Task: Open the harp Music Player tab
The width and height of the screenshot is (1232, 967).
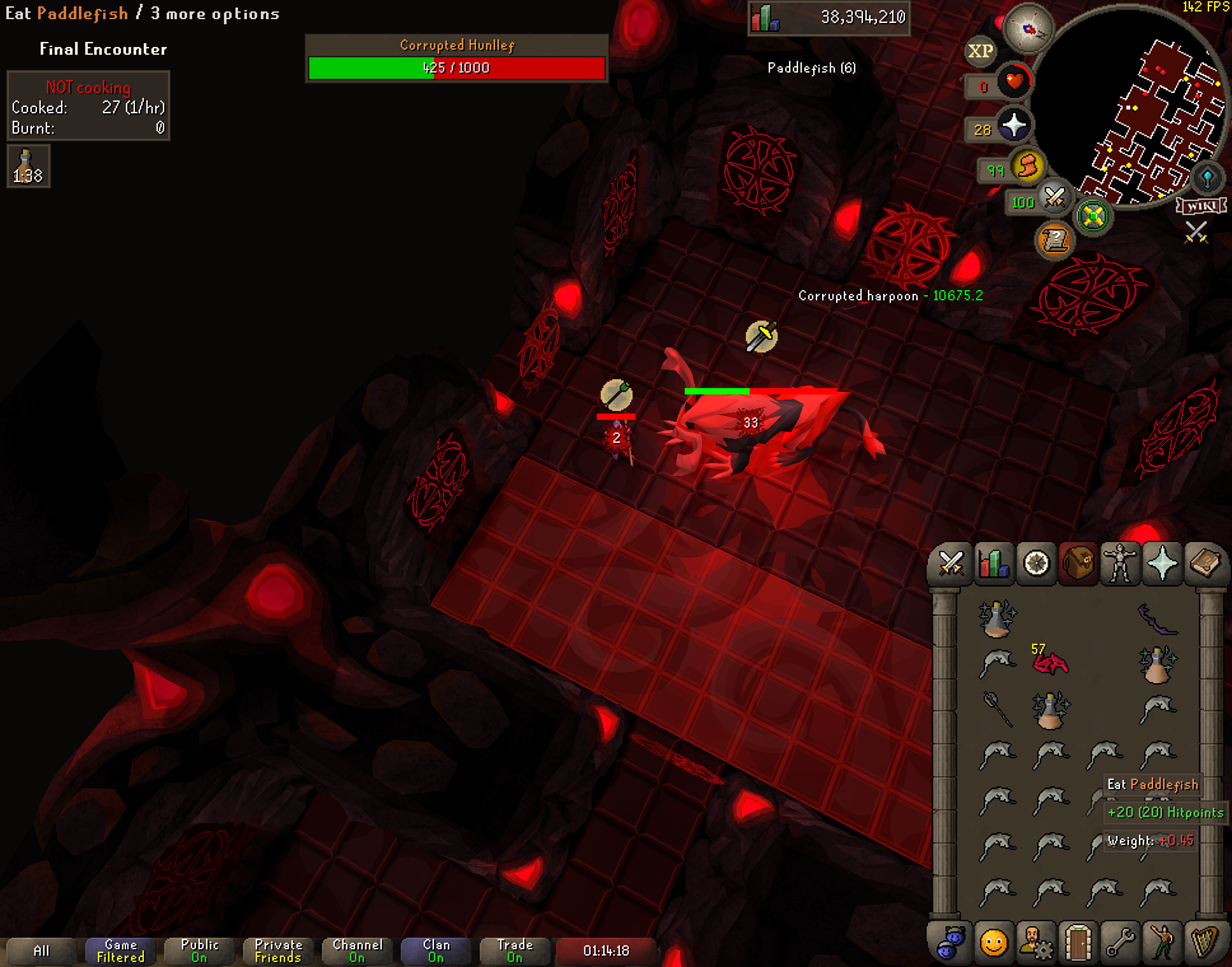Action: 1205,942
